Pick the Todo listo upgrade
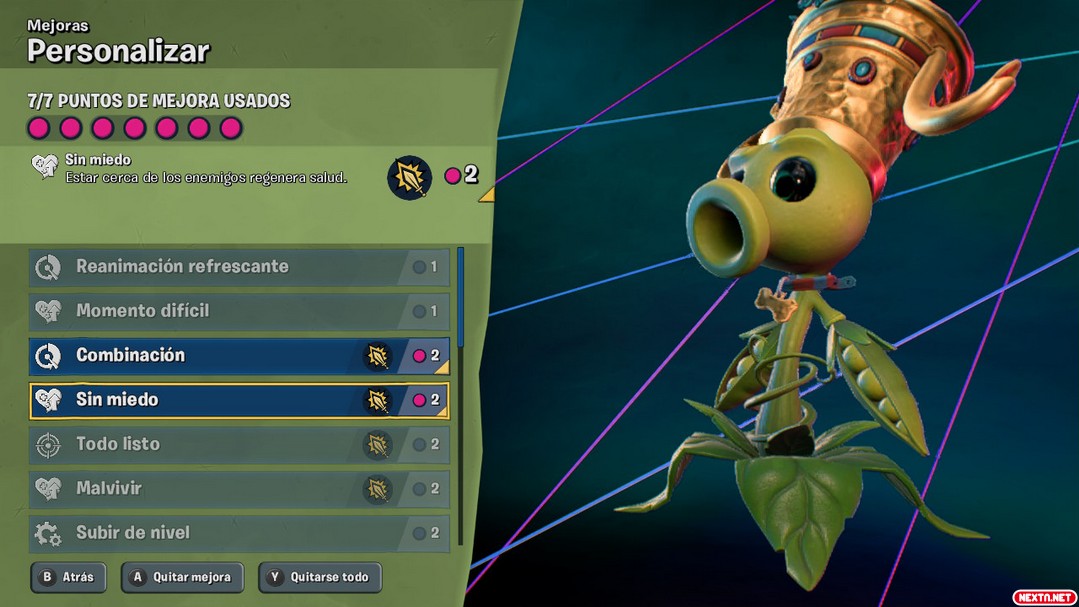The height and width of the screenshot is (607, 1079). point(238,445)
